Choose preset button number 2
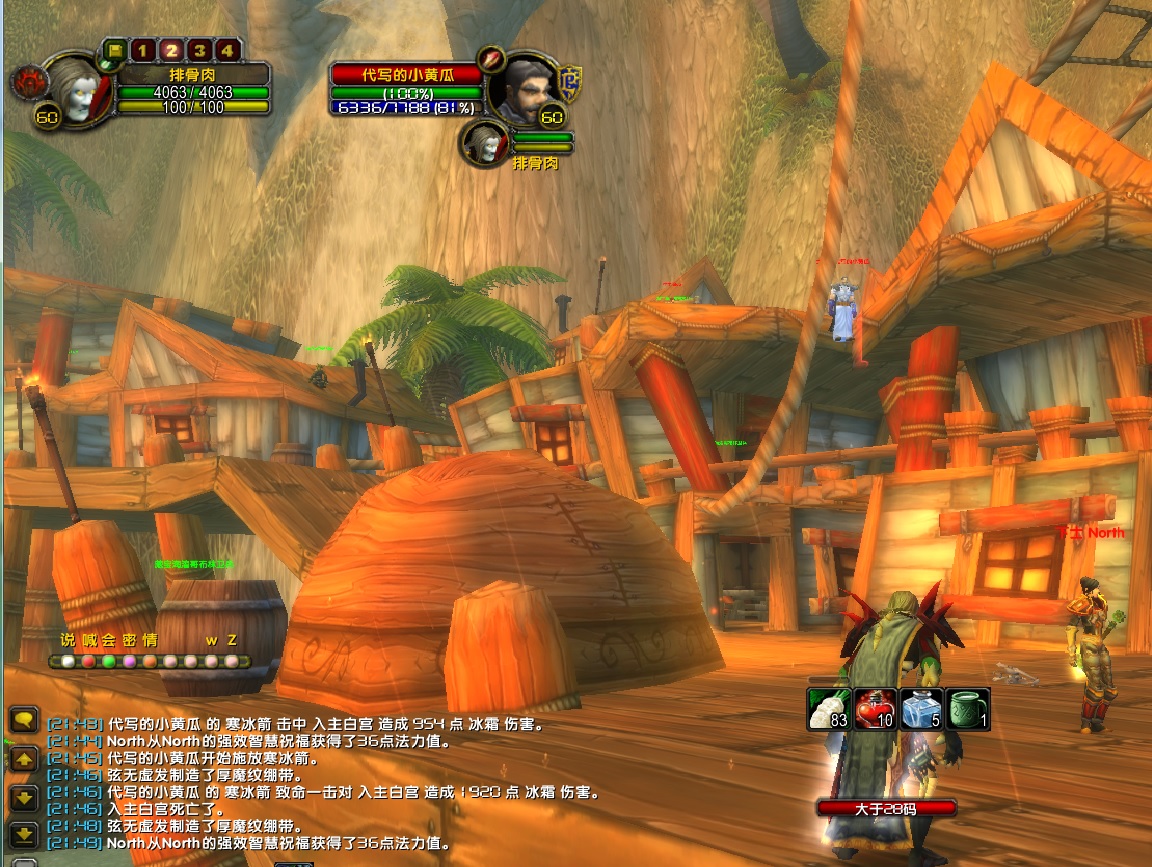 point(171,50)
